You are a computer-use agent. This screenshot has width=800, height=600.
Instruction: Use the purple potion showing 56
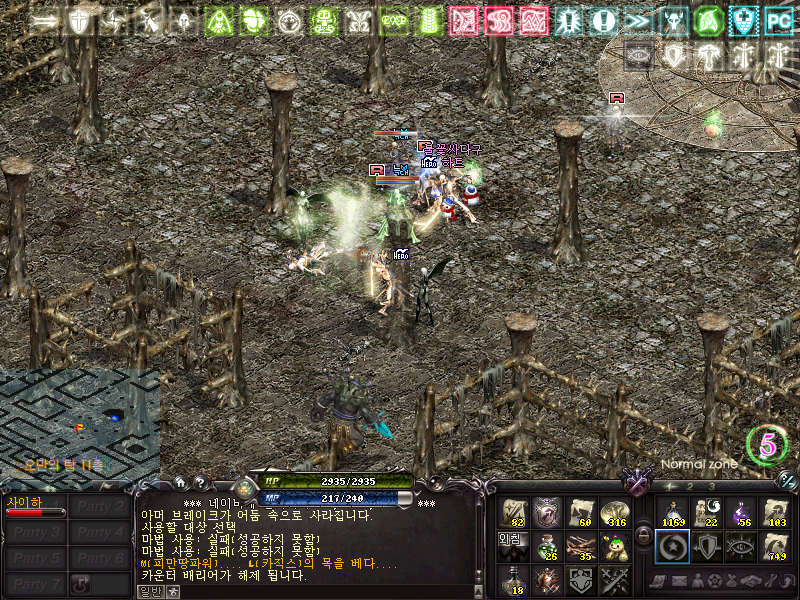(x=741, y=513)
